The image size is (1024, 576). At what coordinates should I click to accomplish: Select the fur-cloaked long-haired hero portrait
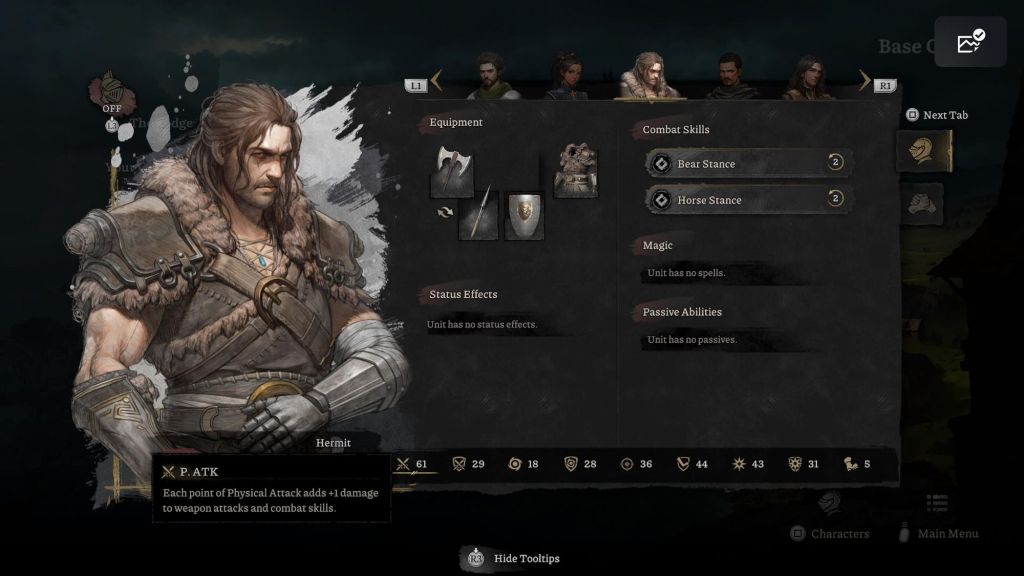pyautogui.click(x=648, y=76)
